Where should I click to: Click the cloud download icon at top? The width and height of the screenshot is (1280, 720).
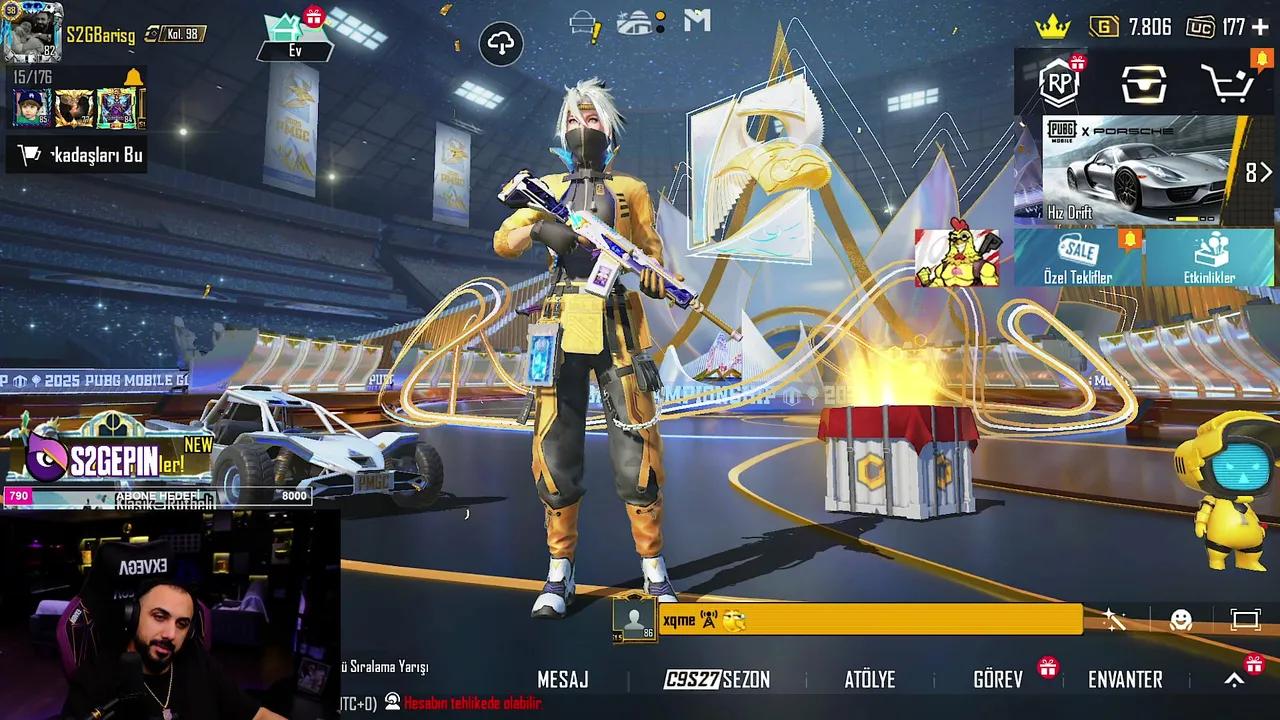tap(500, 44)
